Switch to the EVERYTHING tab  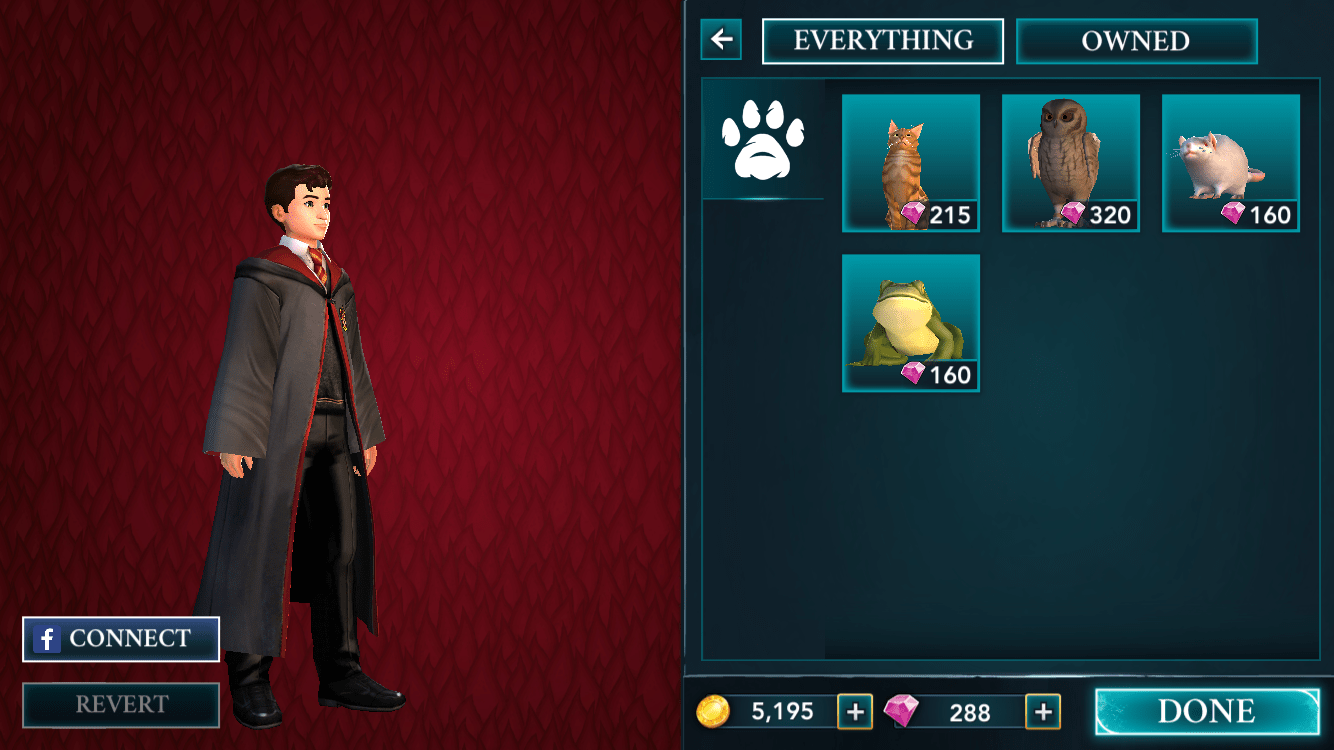coord(883,40)
